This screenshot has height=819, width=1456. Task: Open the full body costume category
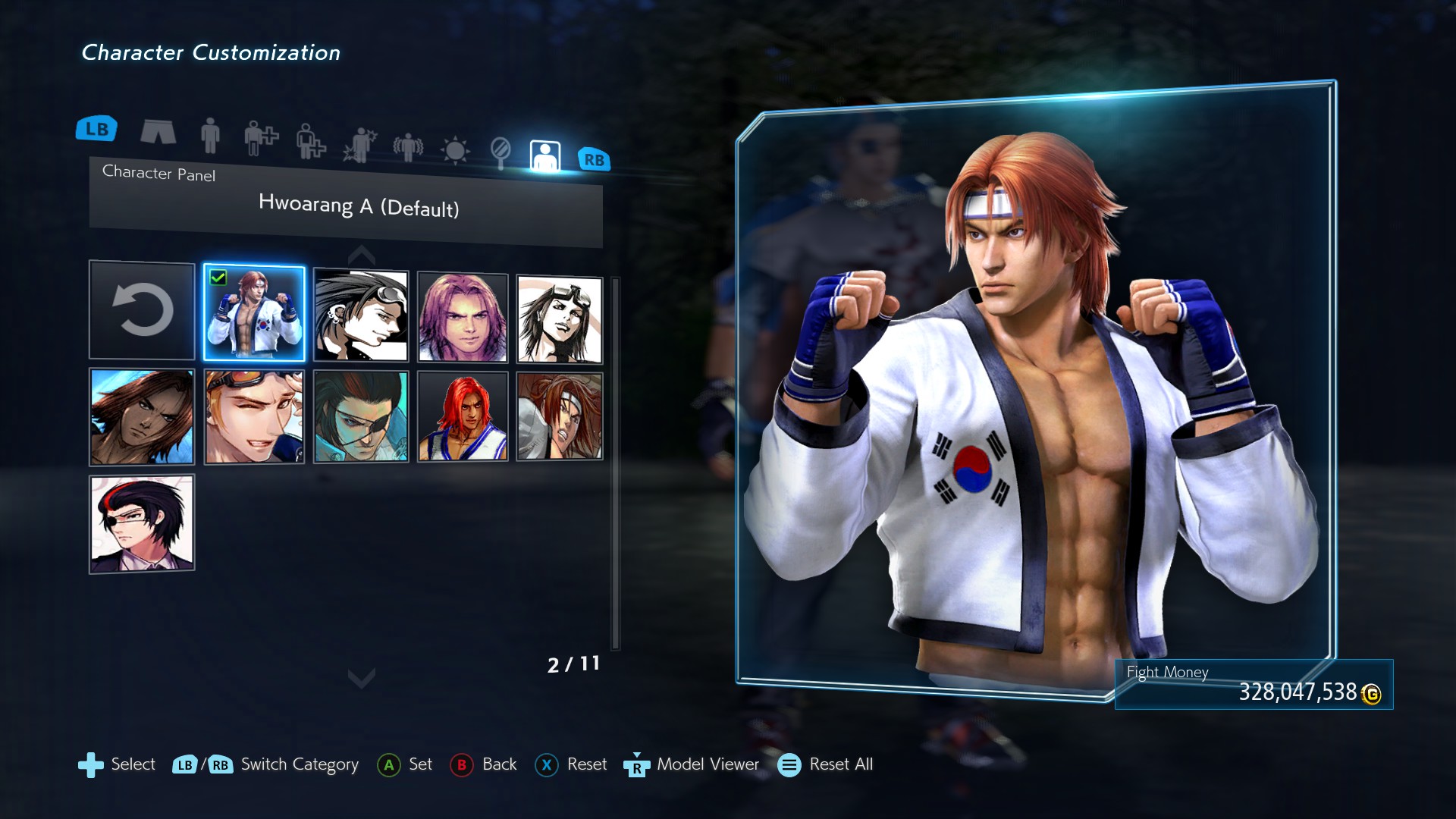tap(210, 136)
